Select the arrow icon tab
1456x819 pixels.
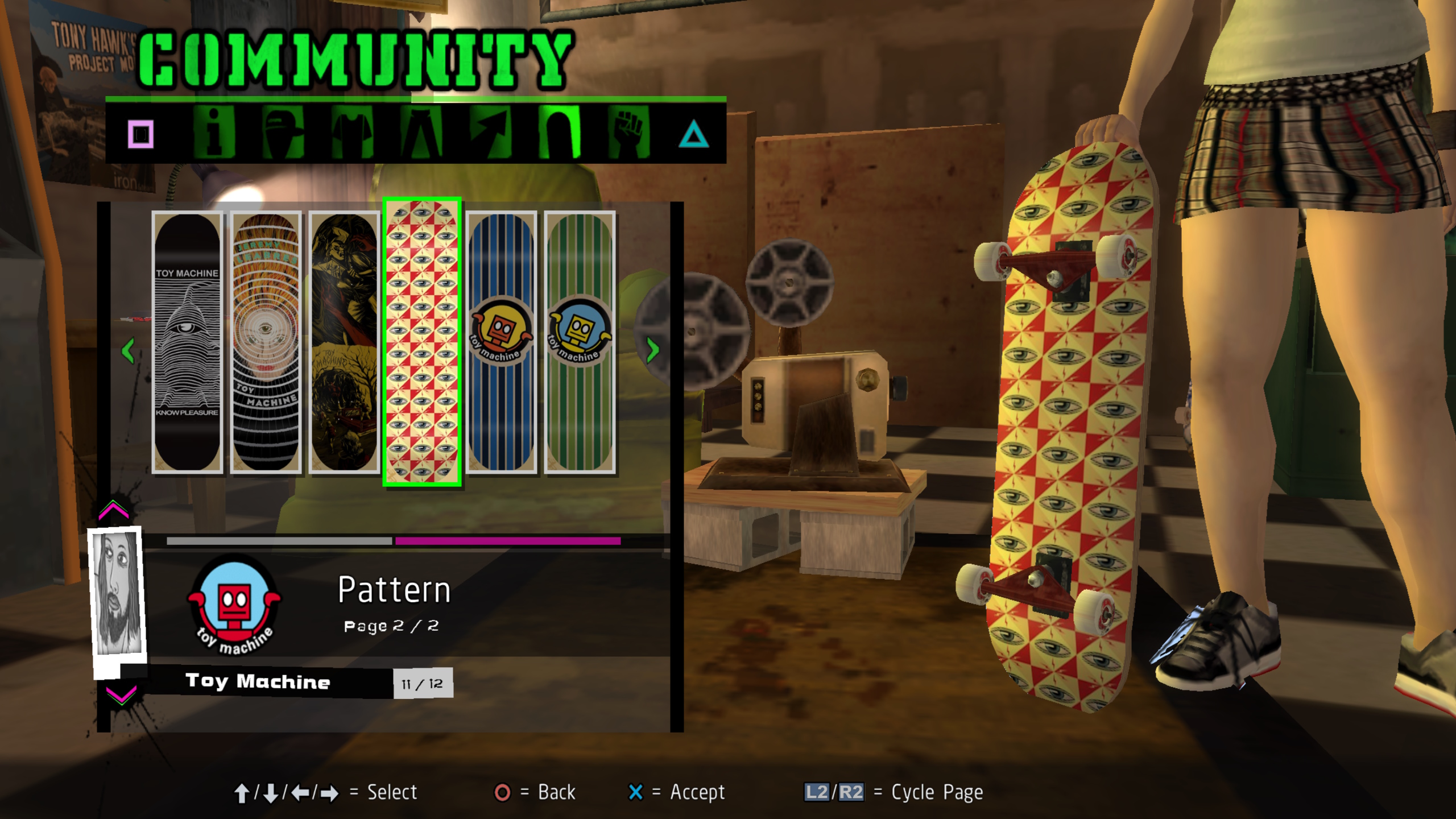click(x=490, y=133)
